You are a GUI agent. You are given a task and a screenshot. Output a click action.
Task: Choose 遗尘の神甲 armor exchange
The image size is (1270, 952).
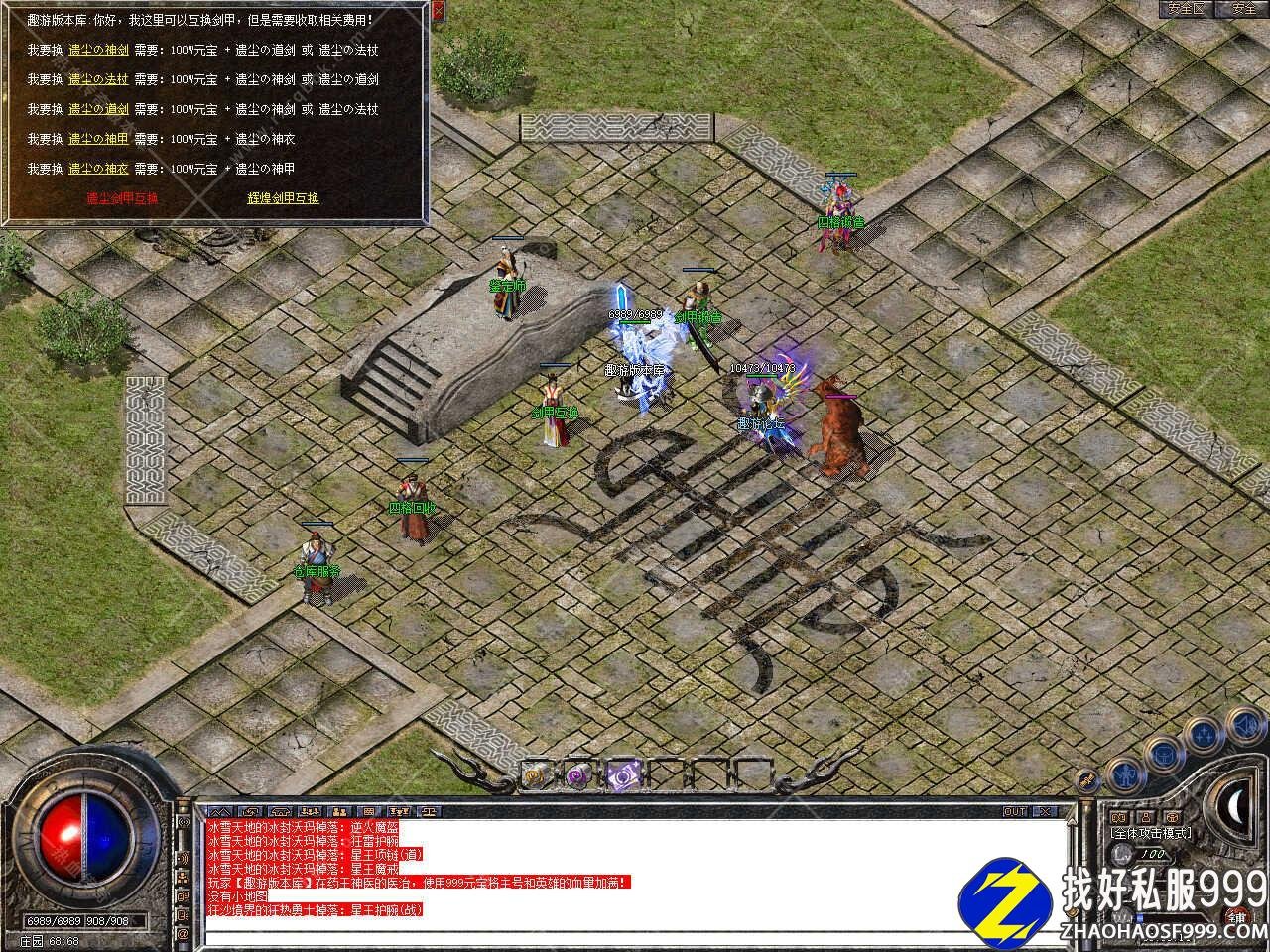[98, 139]
